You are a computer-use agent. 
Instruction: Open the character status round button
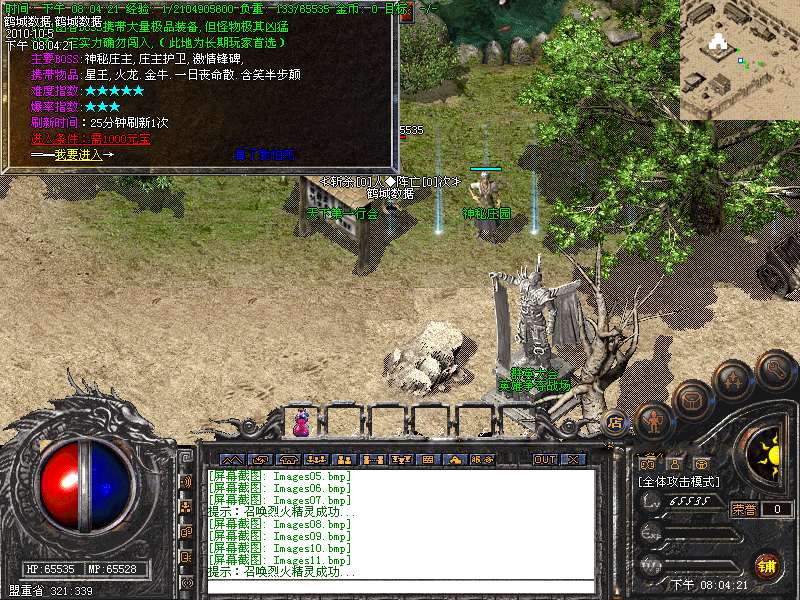coord(653,421)
